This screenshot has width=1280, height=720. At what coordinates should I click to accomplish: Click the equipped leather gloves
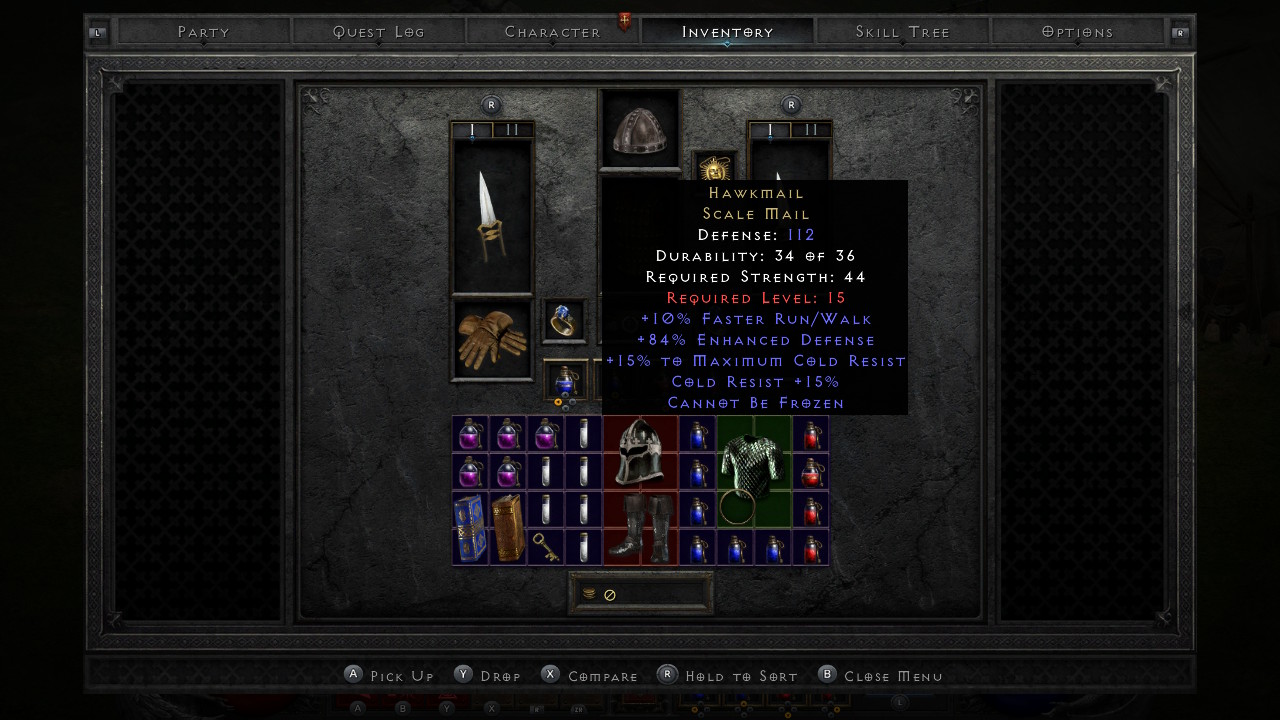(492, 340)
